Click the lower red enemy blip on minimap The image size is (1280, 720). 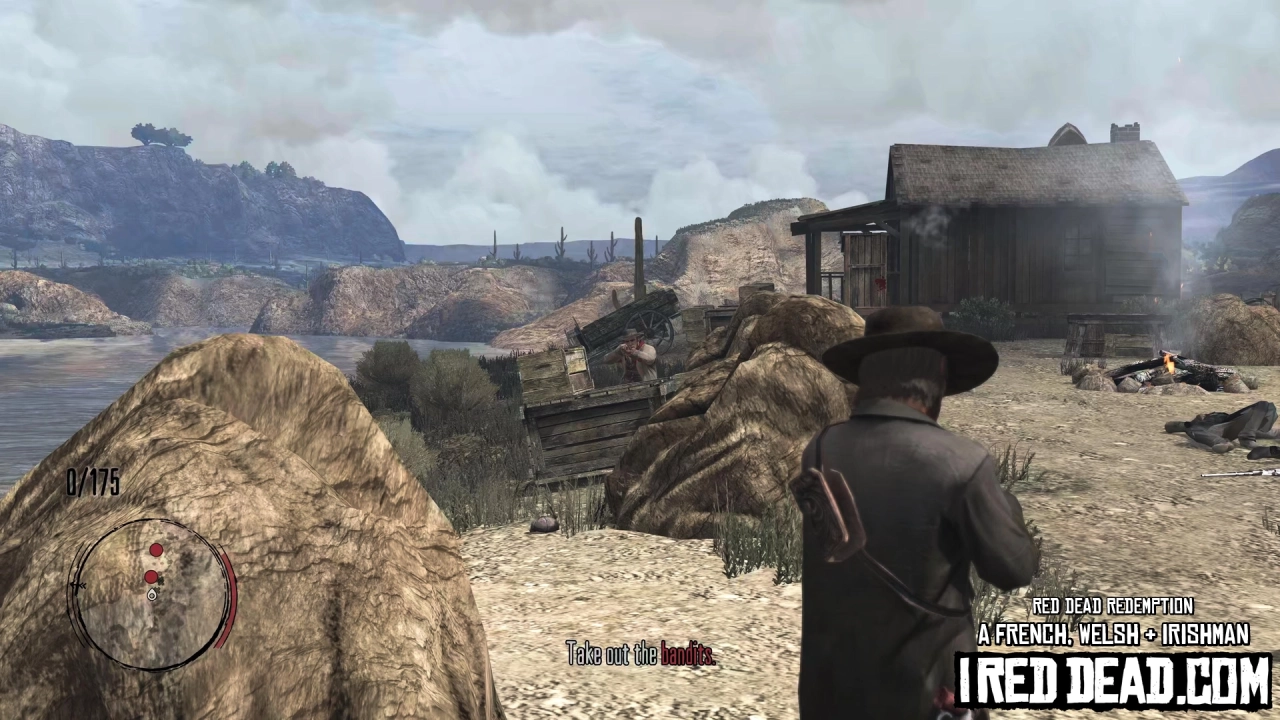pyautogui.click(x=151, y=576)
